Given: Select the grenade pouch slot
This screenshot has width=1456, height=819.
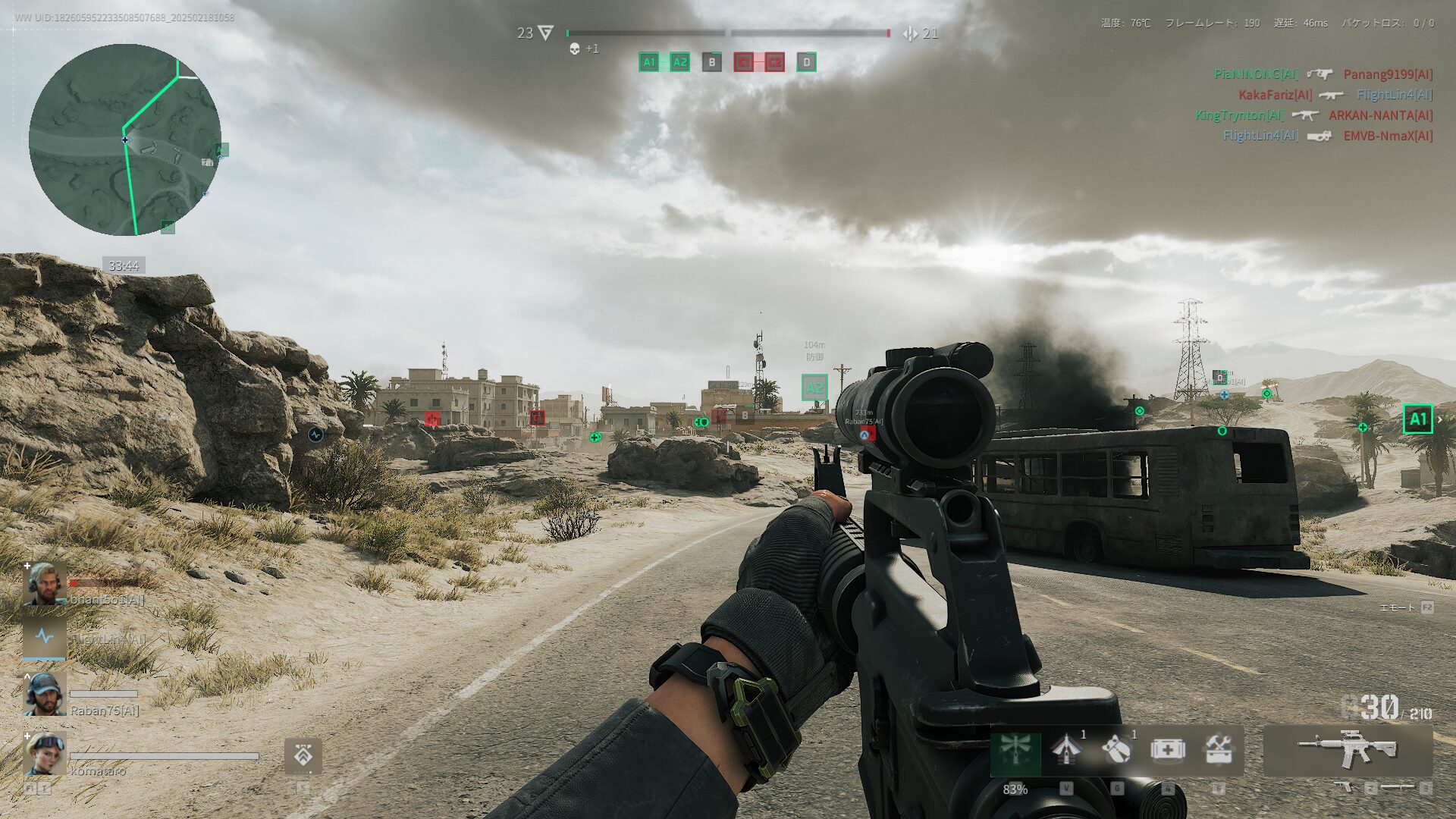Looking at the screenshot, I should (x=1116, y=750).
